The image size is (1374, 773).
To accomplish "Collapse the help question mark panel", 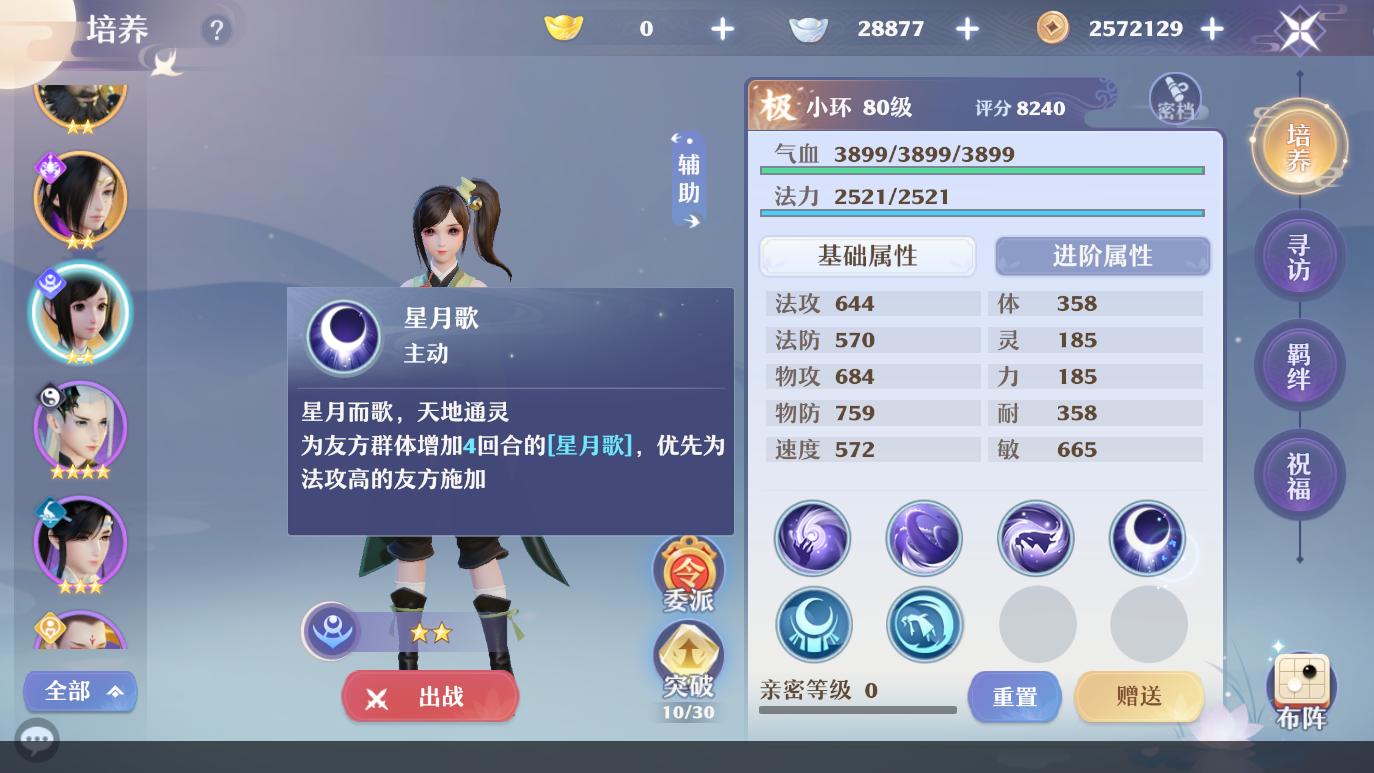I will coord(217,30).
